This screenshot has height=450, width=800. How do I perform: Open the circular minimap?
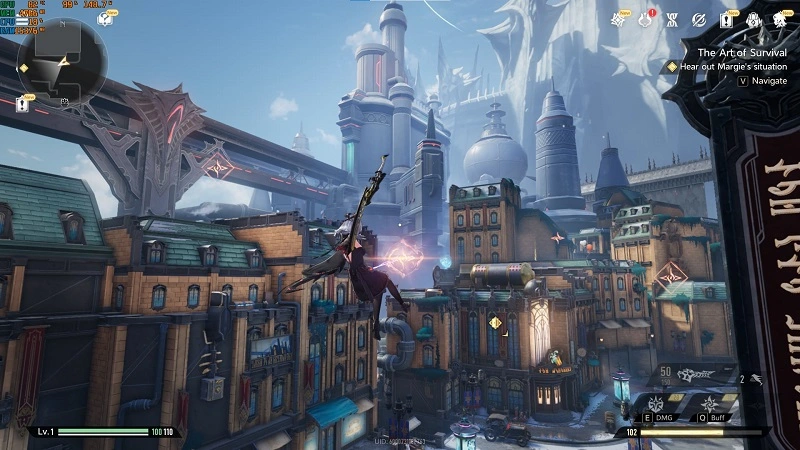[62, 62]
